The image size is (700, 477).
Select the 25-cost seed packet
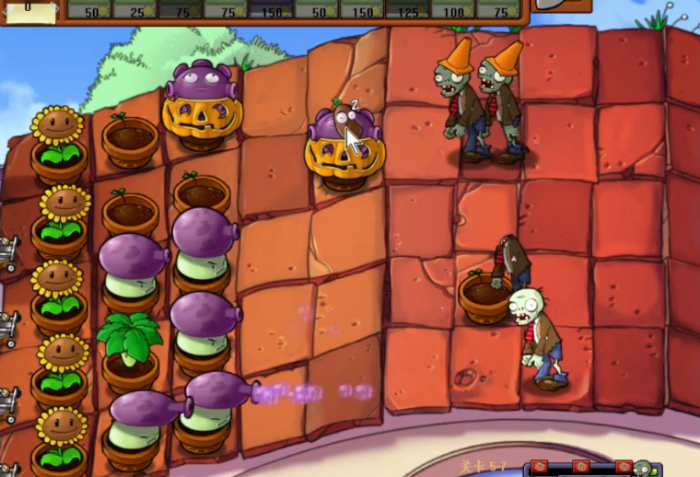[135, 9]
